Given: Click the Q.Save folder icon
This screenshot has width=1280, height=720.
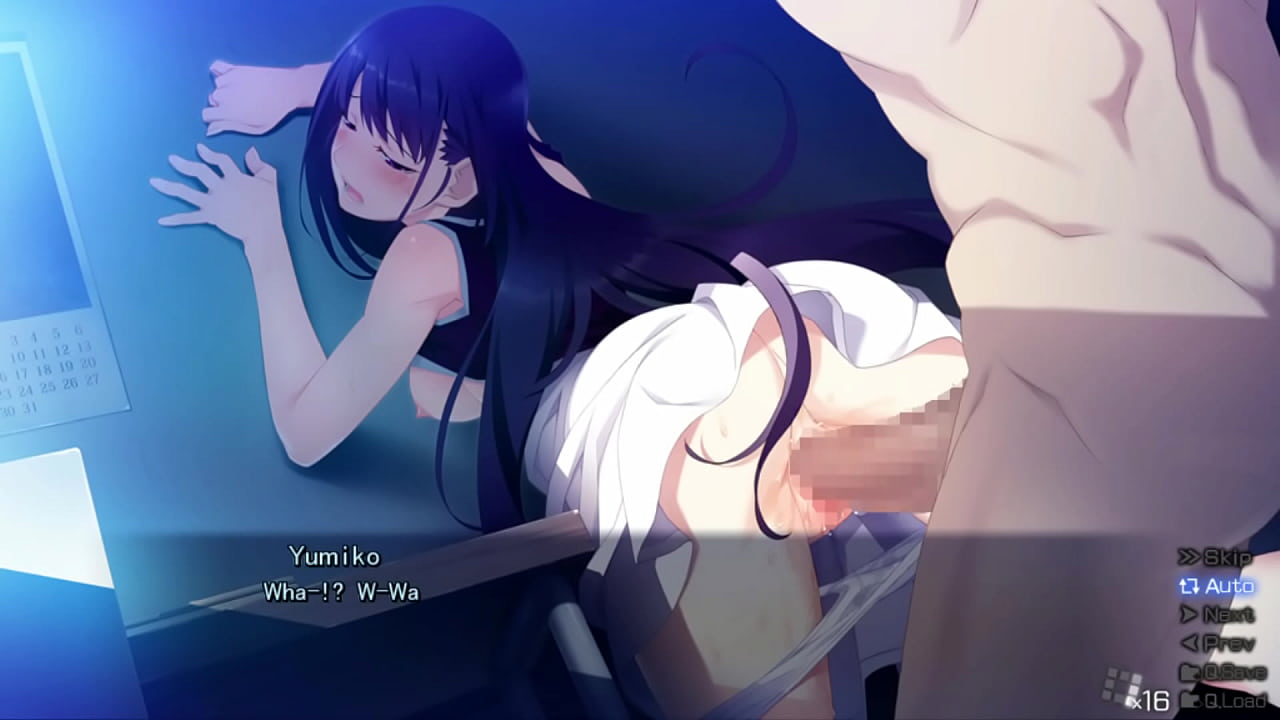Looking at the screenshot, I should pyautogui.click(x=1191, y=671).
